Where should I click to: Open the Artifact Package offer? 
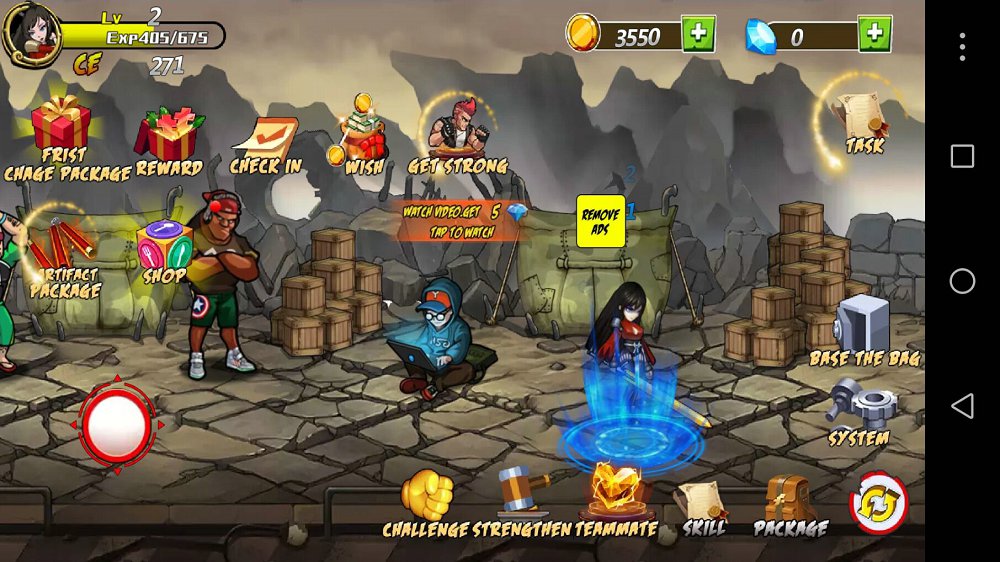[64, 250]
